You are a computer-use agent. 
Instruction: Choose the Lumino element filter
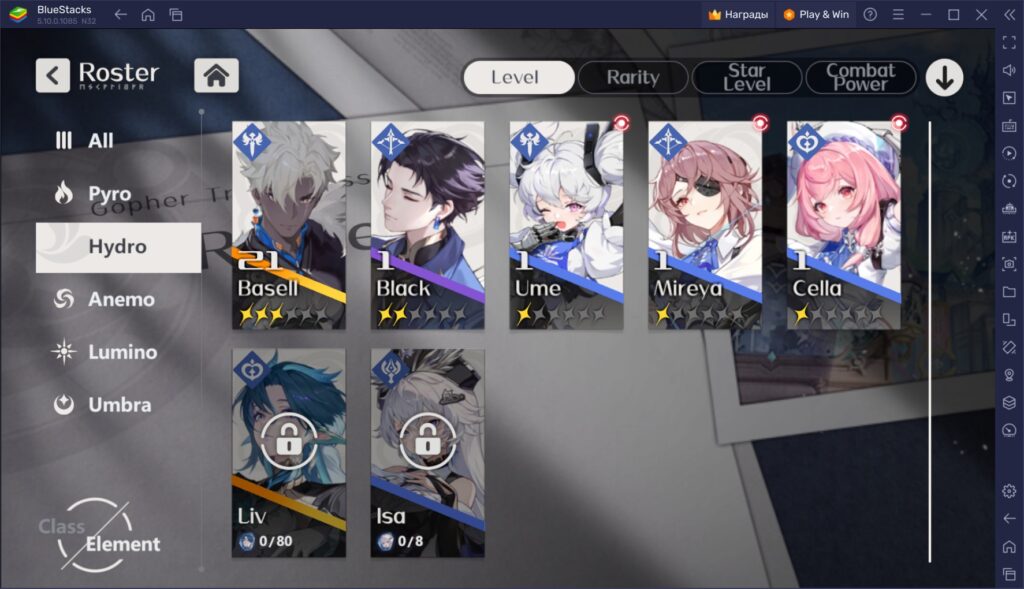click(x=122, y=352)
